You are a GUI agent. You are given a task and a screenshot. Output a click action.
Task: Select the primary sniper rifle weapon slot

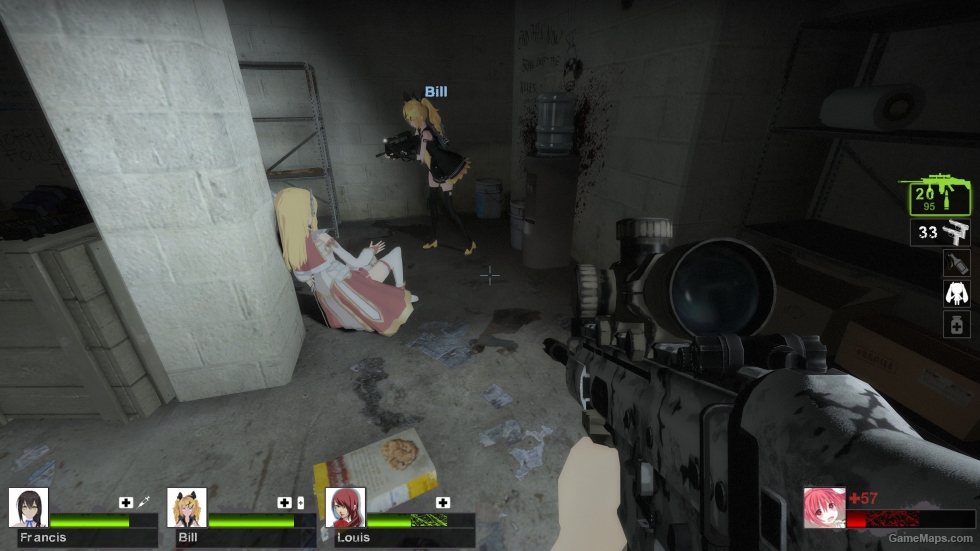(934, 196)
